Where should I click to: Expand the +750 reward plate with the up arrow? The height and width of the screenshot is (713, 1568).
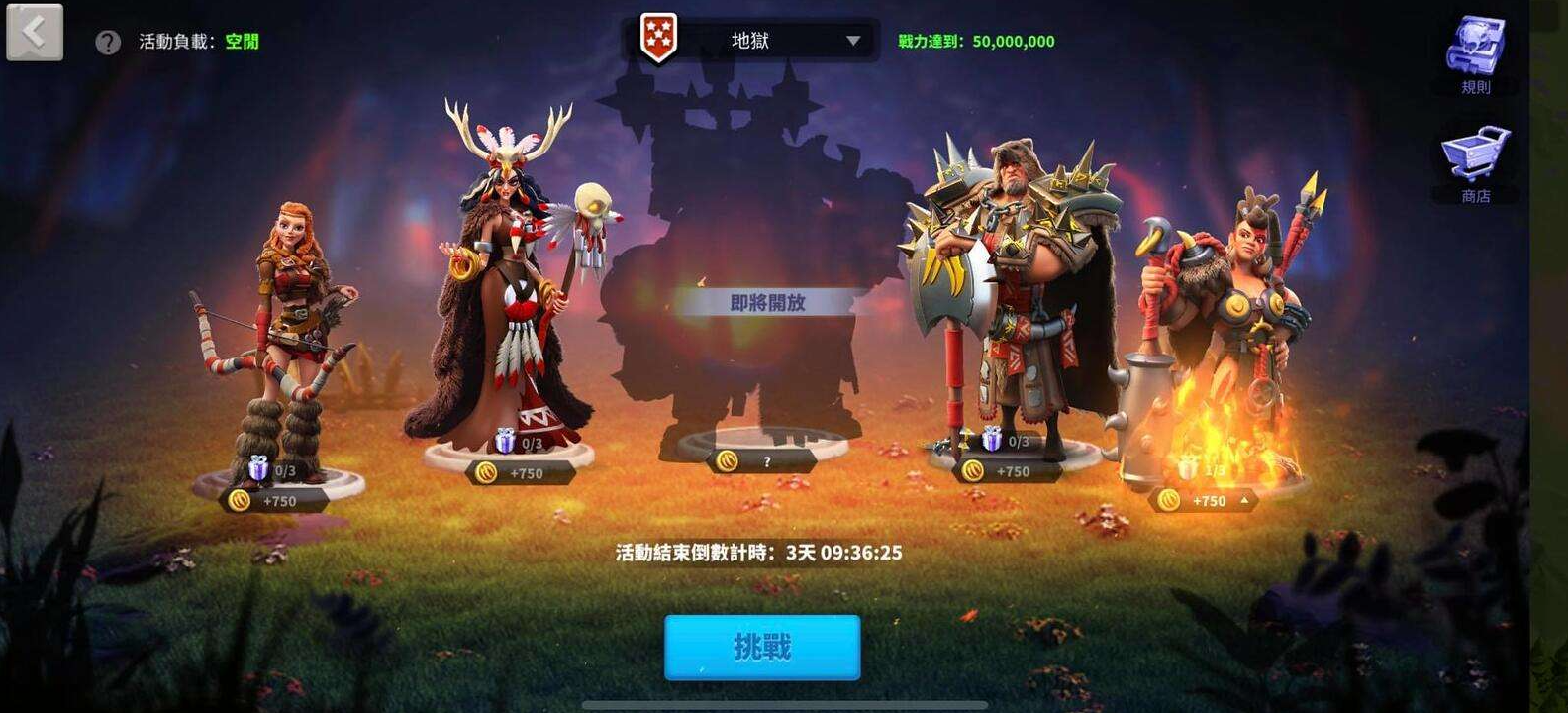1243,500
